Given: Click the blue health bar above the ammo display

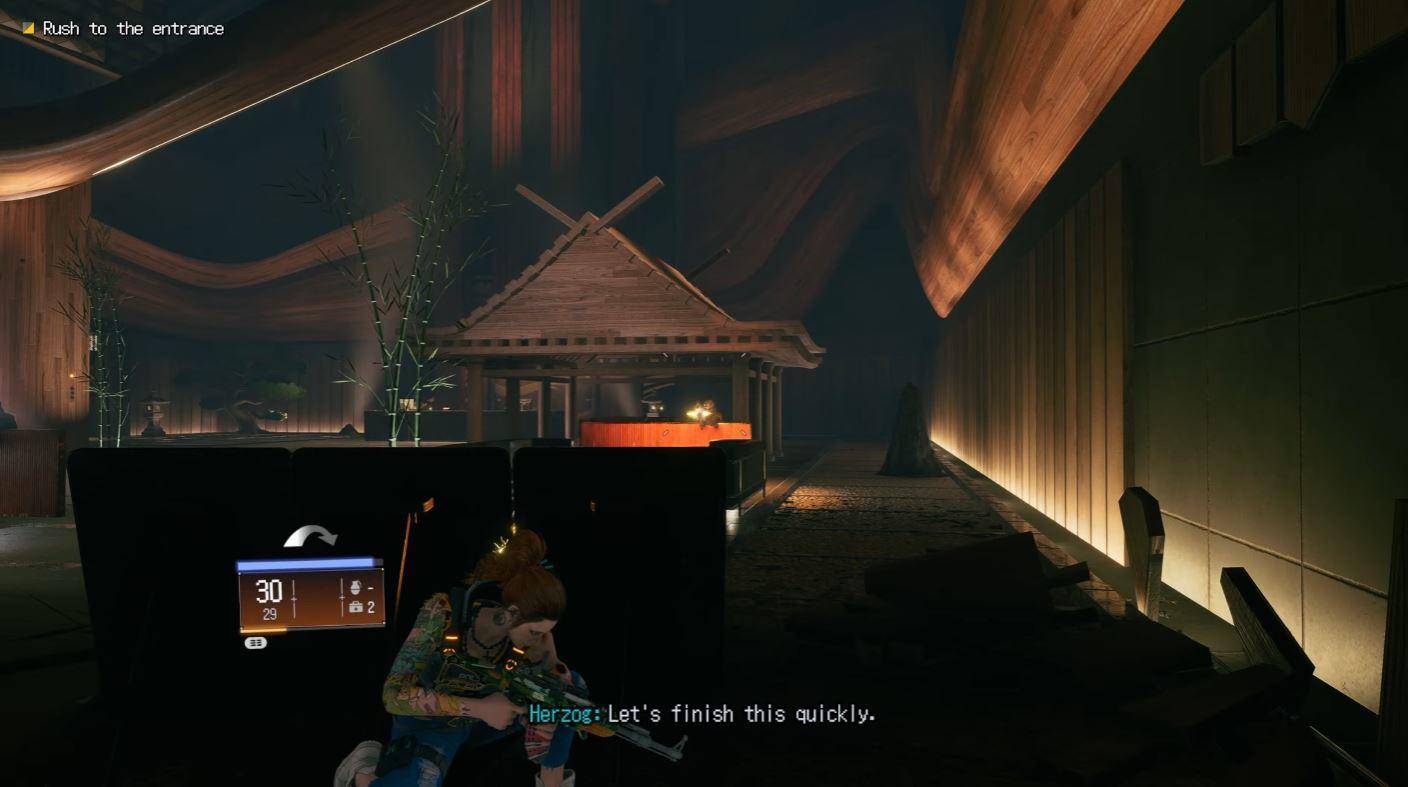Looking at the screenshot, I should (x=305, y=562).
